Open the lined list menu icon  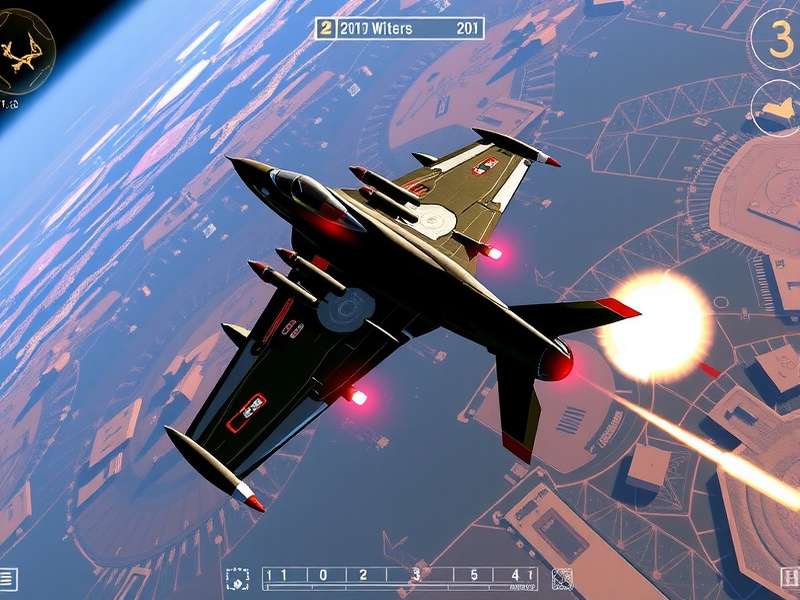pyautogui.click(x=8, y=578)
